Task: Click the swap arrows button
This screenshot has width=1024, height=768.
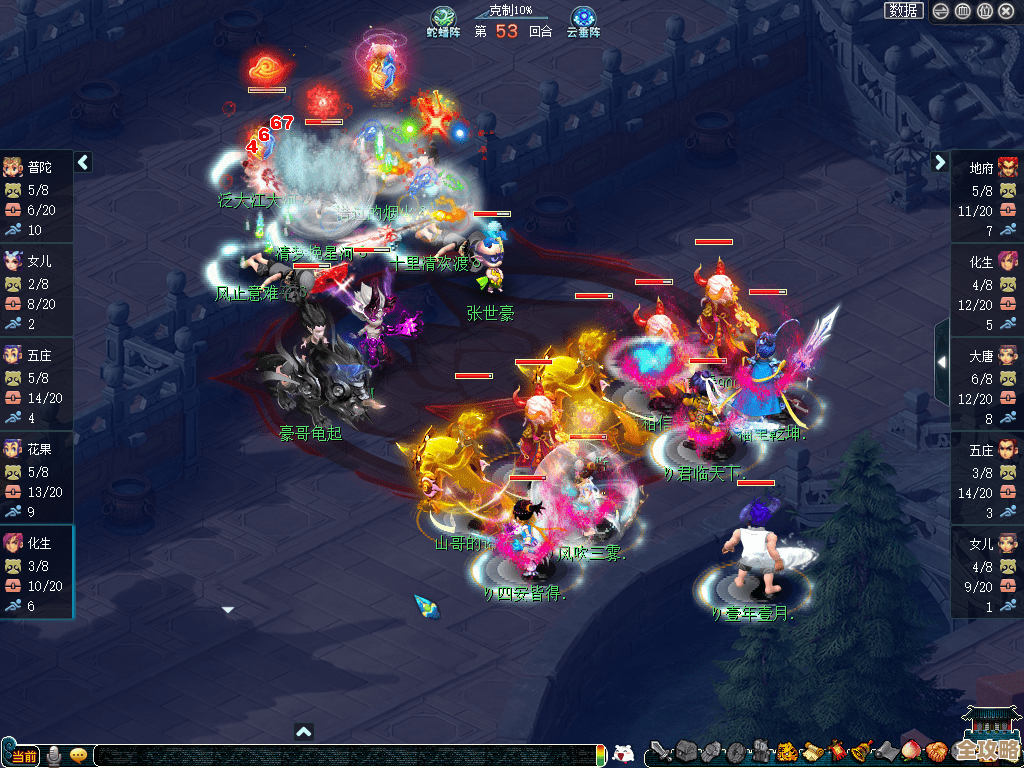Action: tap(941, 11)
